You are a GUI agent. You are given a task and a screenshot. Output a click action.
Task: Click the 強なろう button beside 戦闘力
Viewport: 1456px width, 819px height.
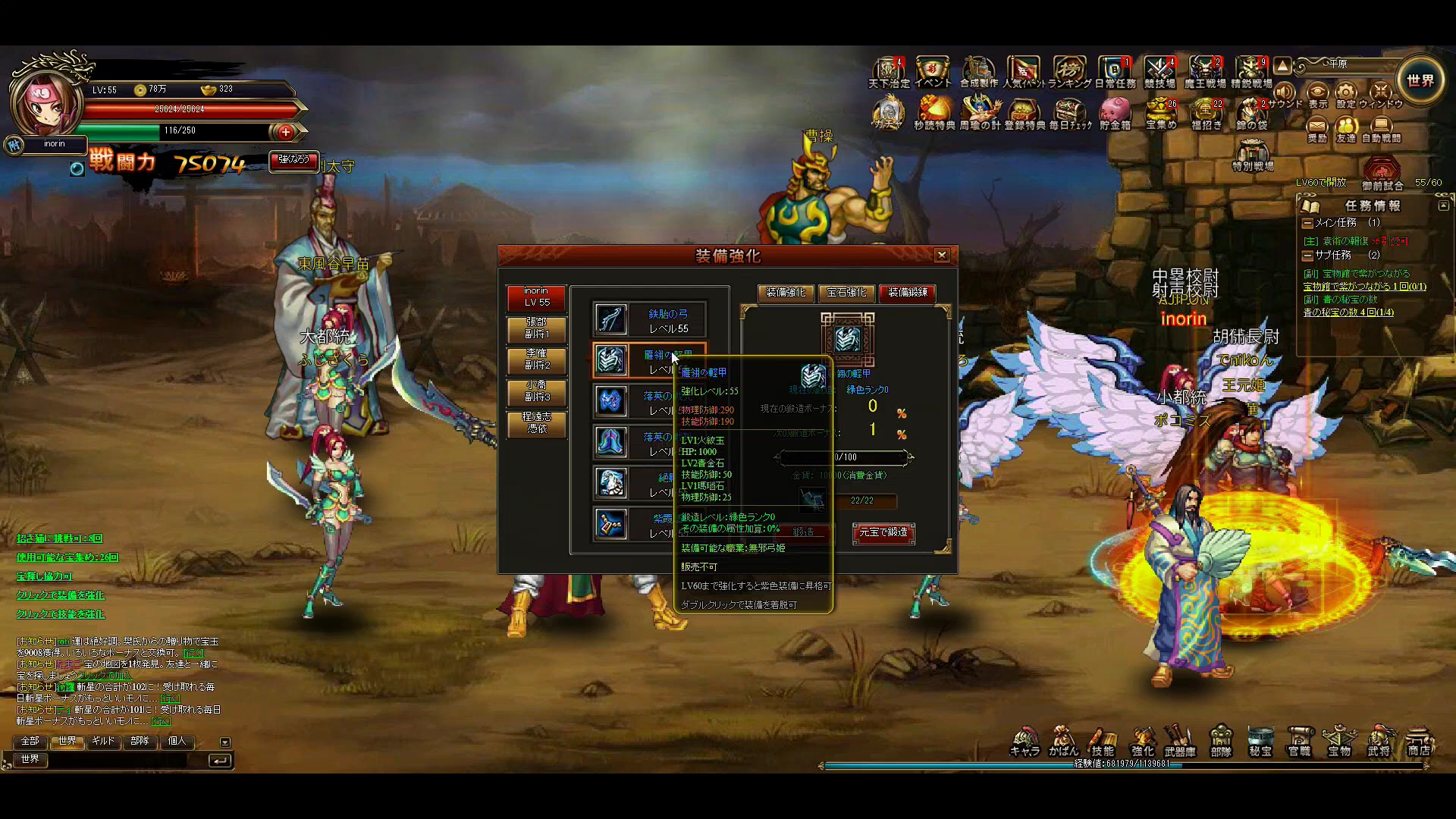(x=293, y=160)
